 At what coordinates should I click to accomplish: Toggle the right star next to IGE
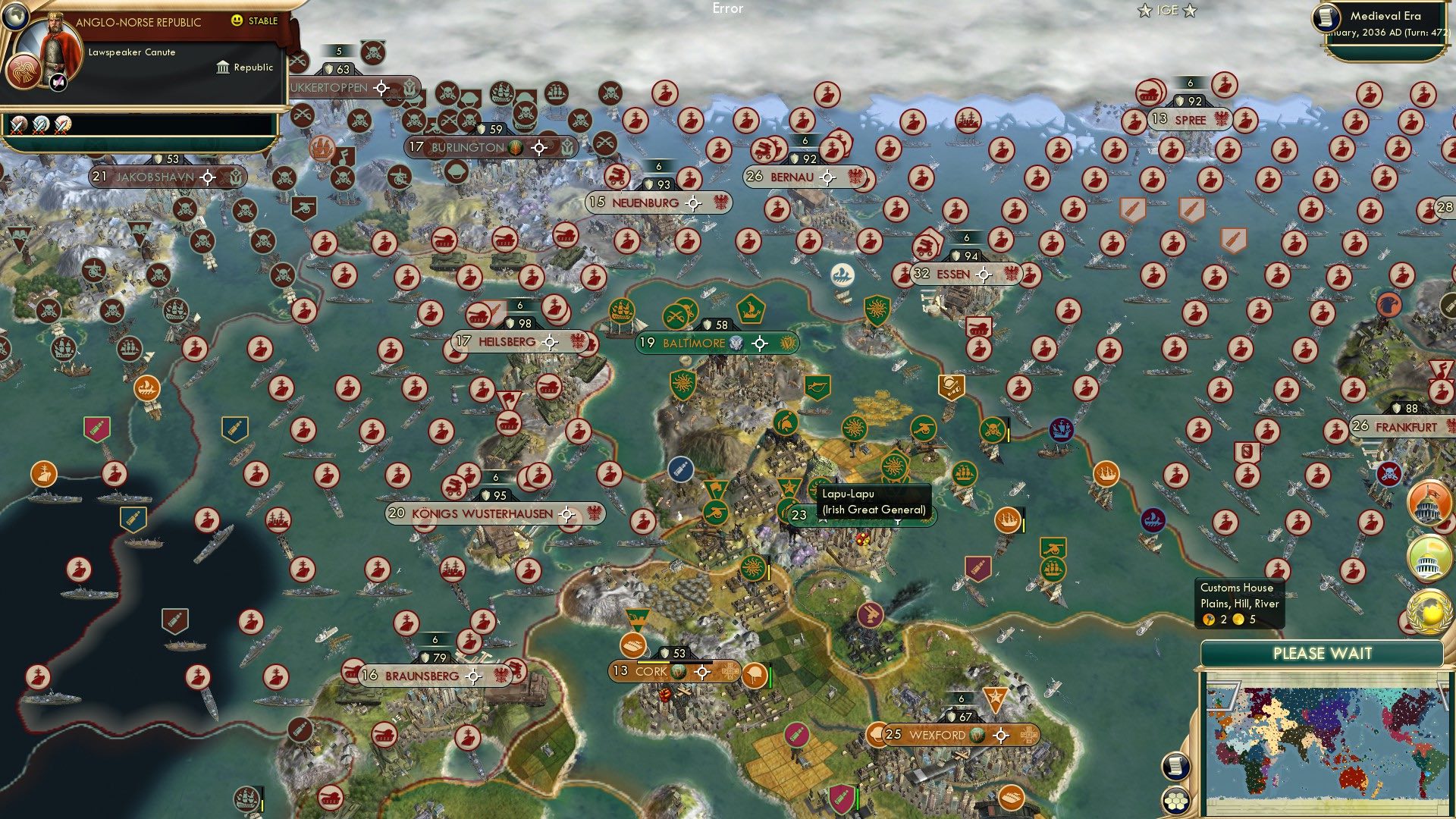click(x=1189, y=10)
